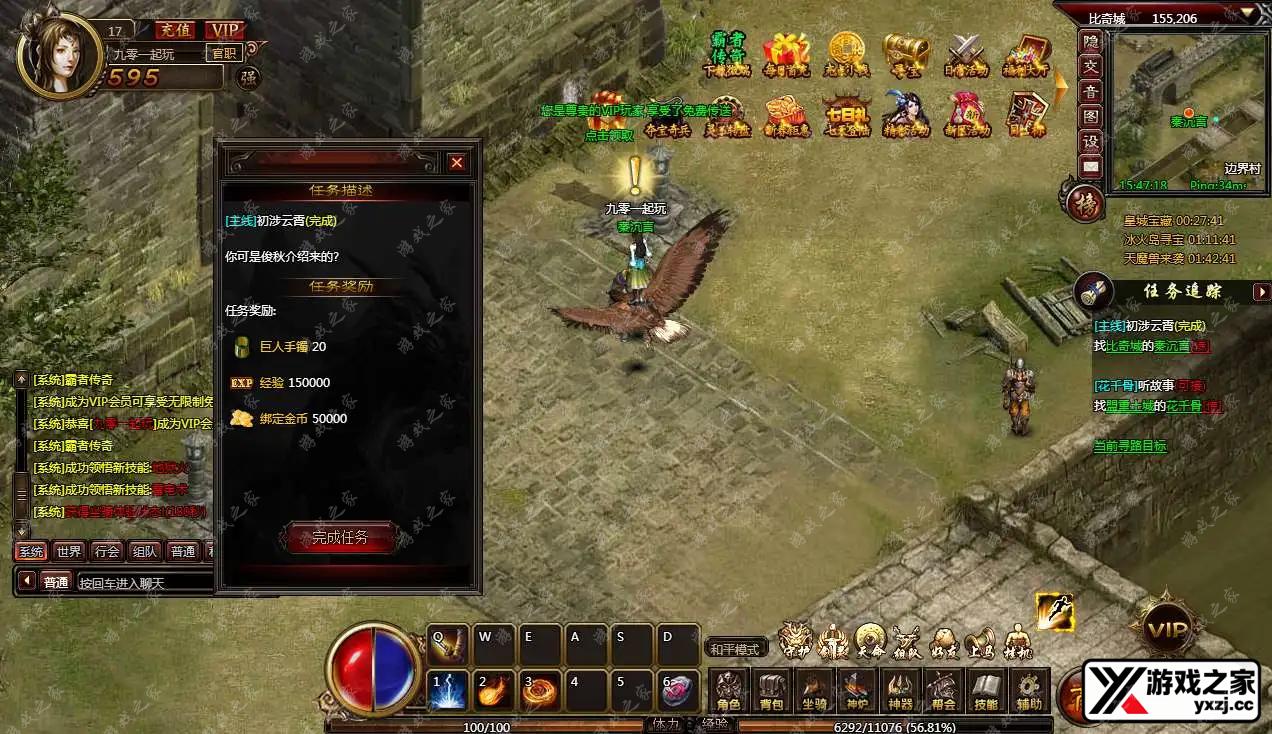This screenshot has width=1272, height=734.
Task: Open the 背包 backpack
Action: click(x=771, y=690)
